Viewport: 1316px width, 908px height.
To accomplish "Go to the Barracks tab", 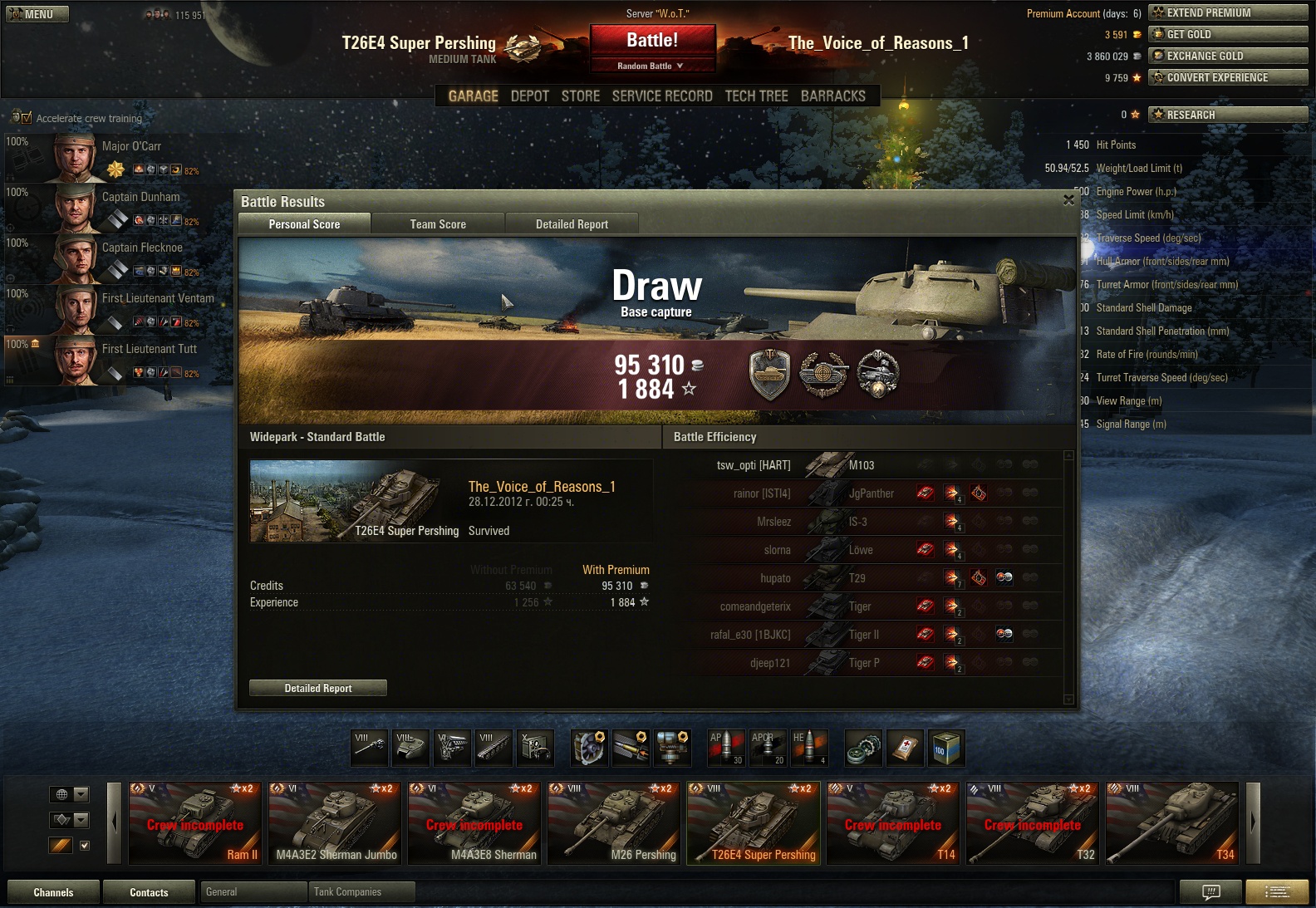I will [832, 96].
